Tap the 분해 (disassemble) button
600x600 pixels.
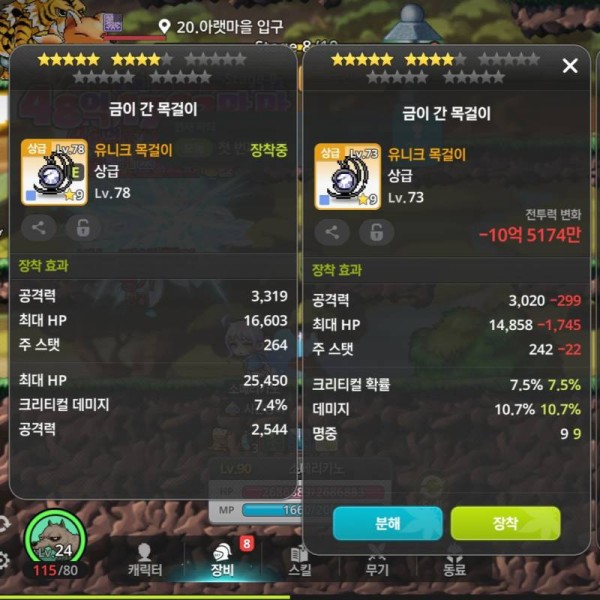(387, 523)
